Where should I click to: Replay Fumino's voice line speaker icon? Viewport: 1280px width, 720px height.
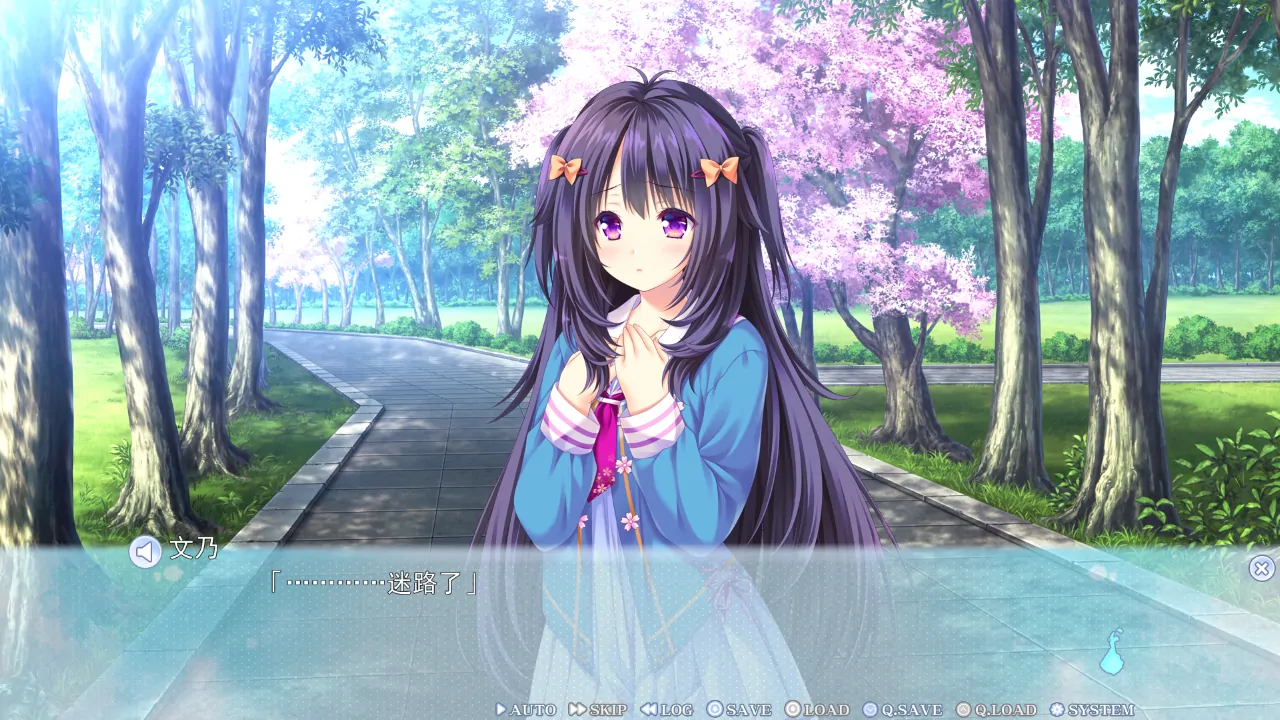(x=145, y=552)
